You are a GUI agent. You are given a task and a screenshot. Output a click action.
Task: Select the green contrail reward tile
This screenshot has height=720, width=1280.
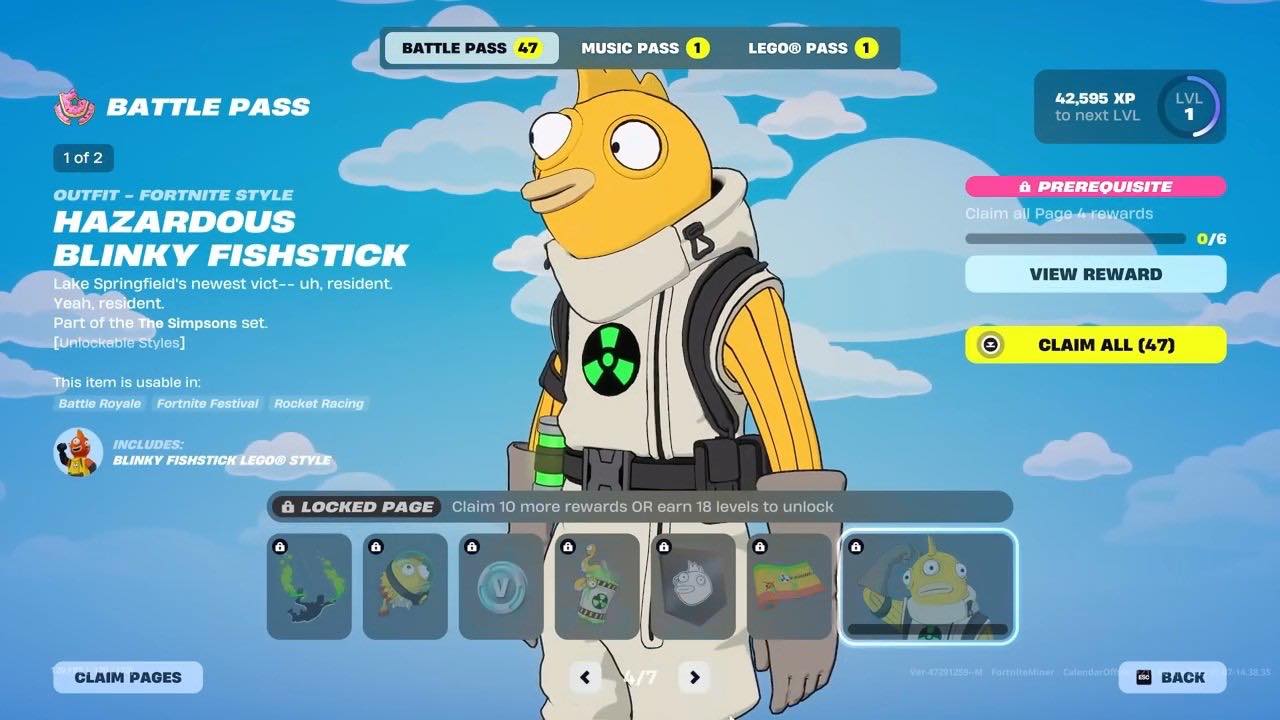[309, 587]
